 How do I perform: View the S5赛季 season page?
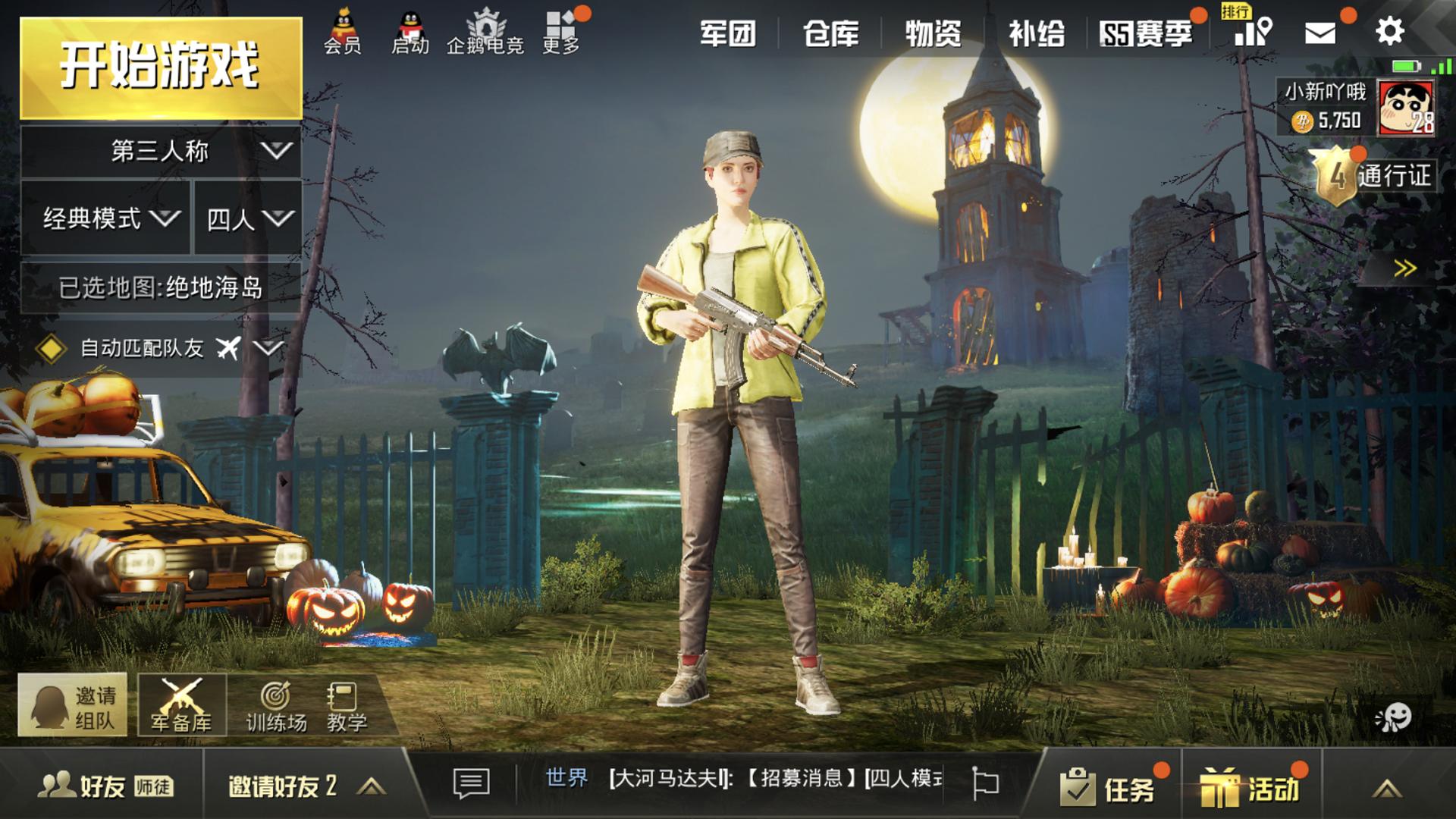point(1146,33)
